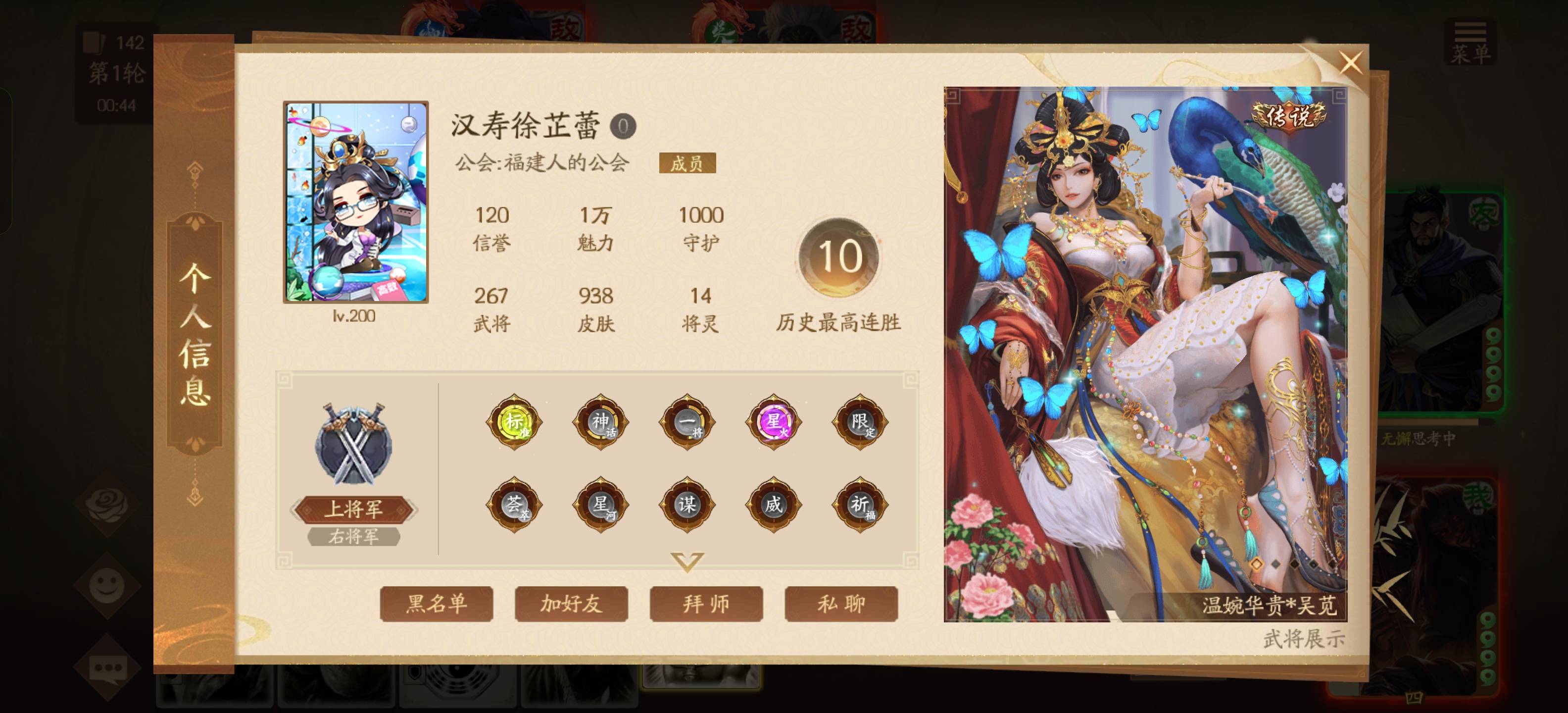The width and height of the screenshot is (1568, 713).
Task: Start a private chat (私聊)
Action: click(x=841, y=604)
